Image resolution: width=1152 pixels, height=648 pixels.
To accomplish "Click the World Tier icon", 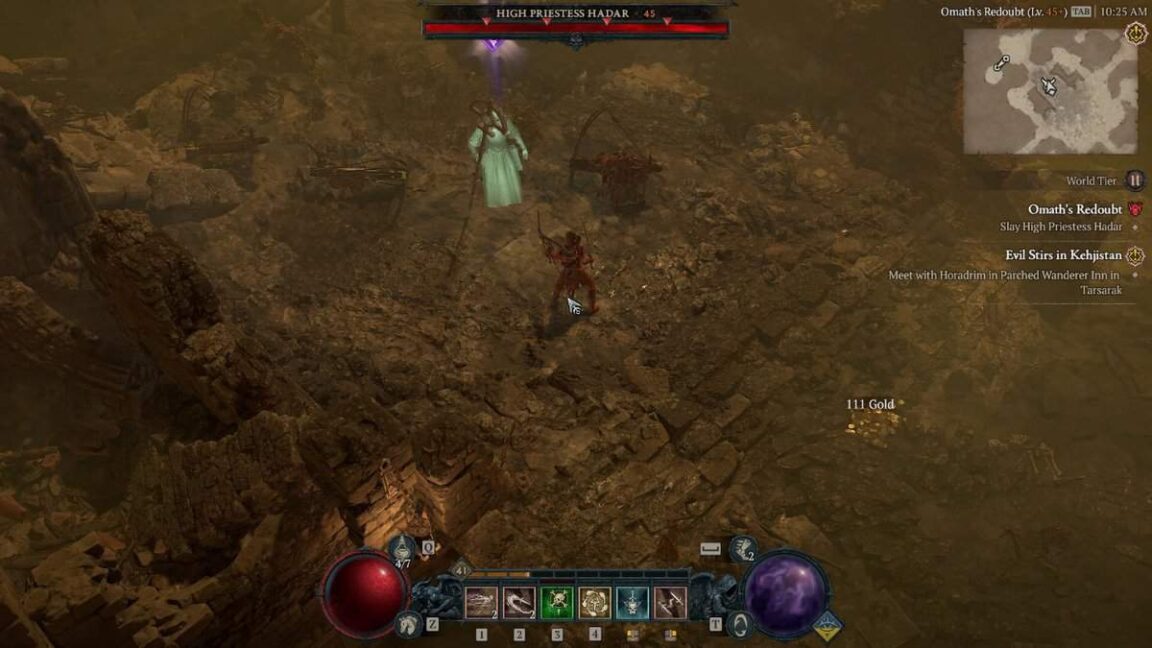I will tap(1135, 181).
